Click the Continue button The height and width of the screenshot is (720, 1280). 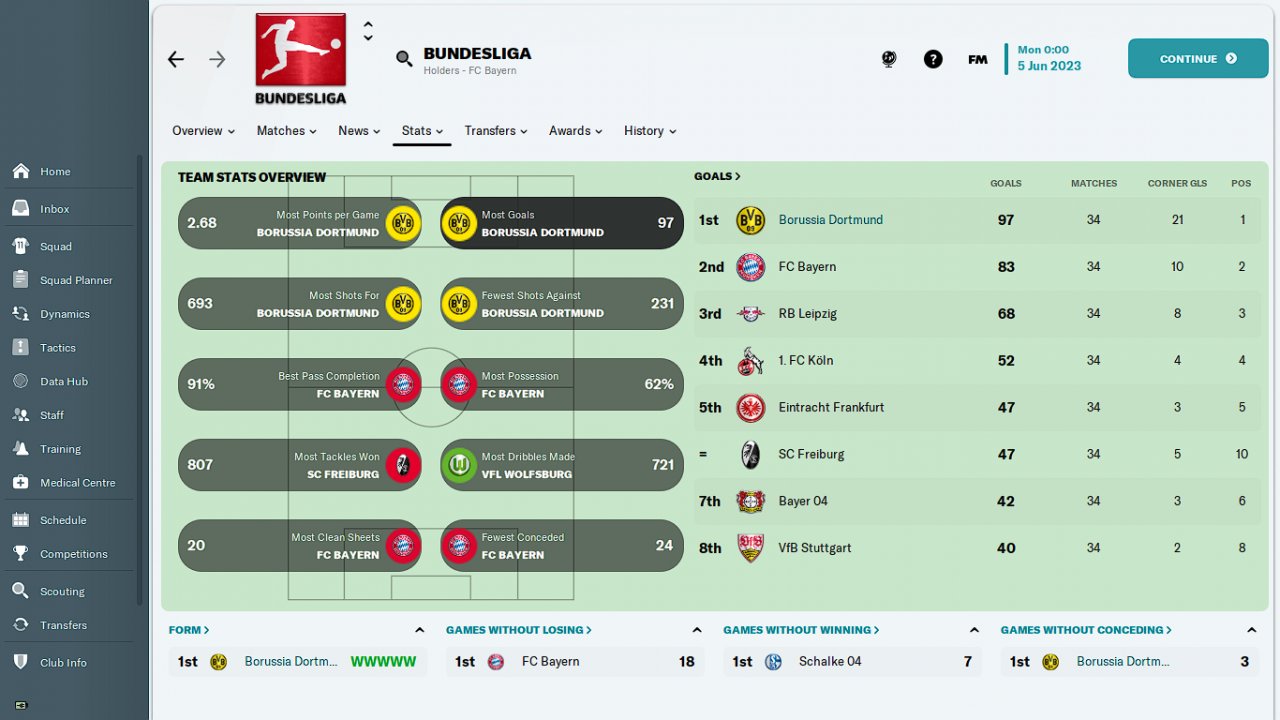coord(1197,59)
